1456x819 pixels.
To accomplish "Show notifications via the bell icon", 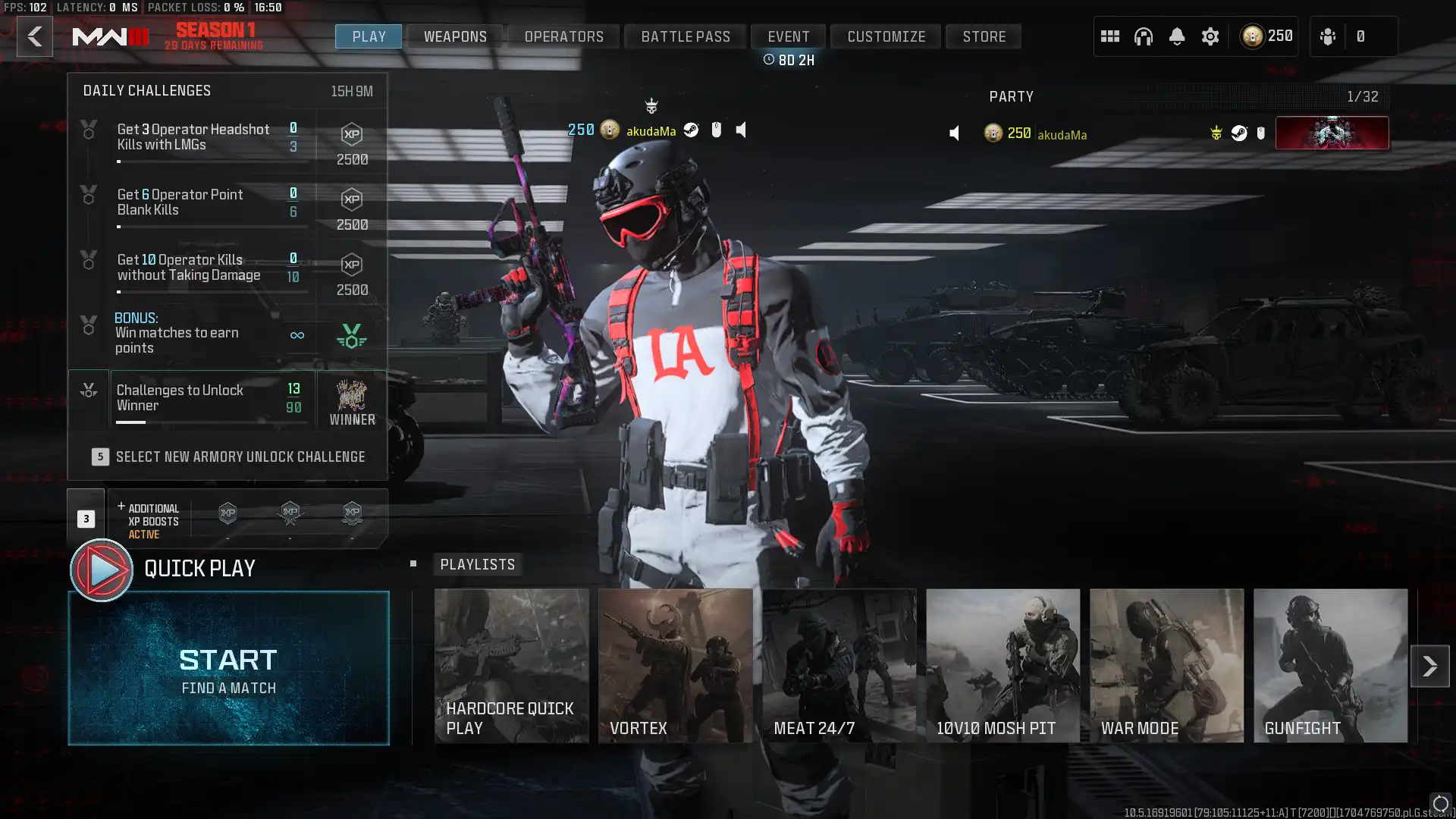I will (x=1176, y=36).
